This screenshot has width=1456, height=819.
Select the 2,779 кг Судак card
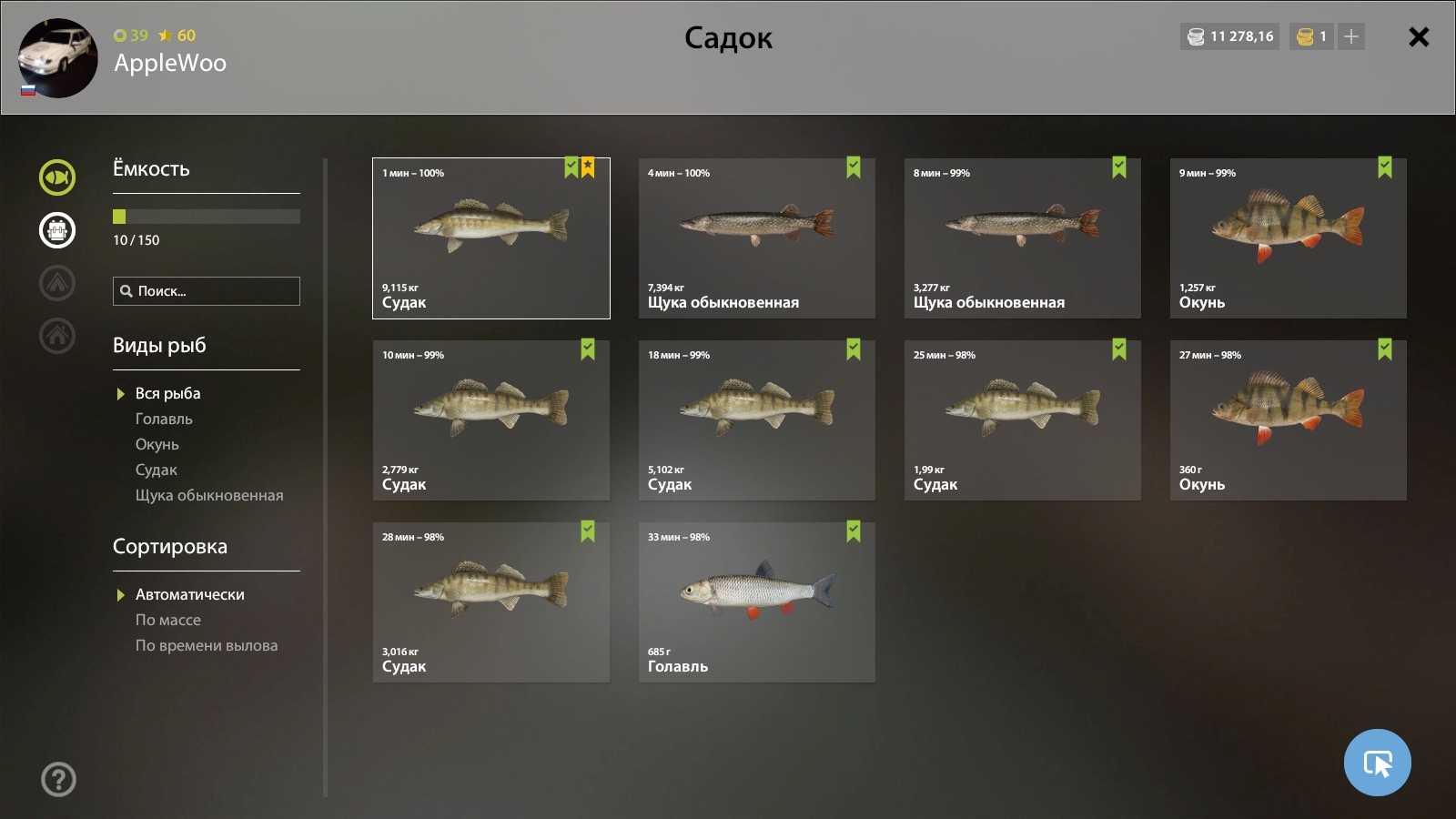coord(490,420)
